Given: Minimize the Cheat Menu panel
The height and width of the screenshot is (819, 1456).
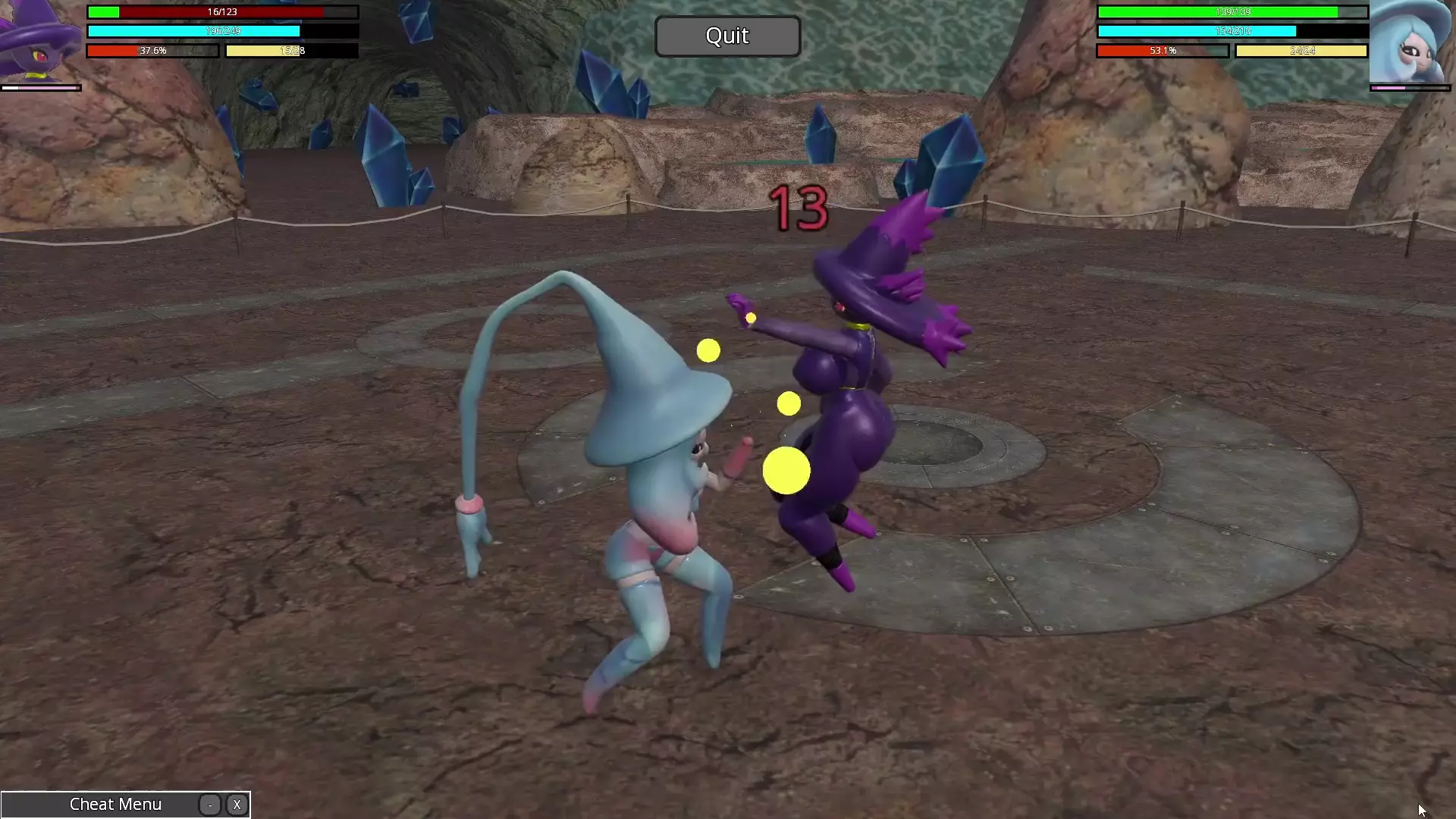Looking at the screenshot, I should 210,805.
